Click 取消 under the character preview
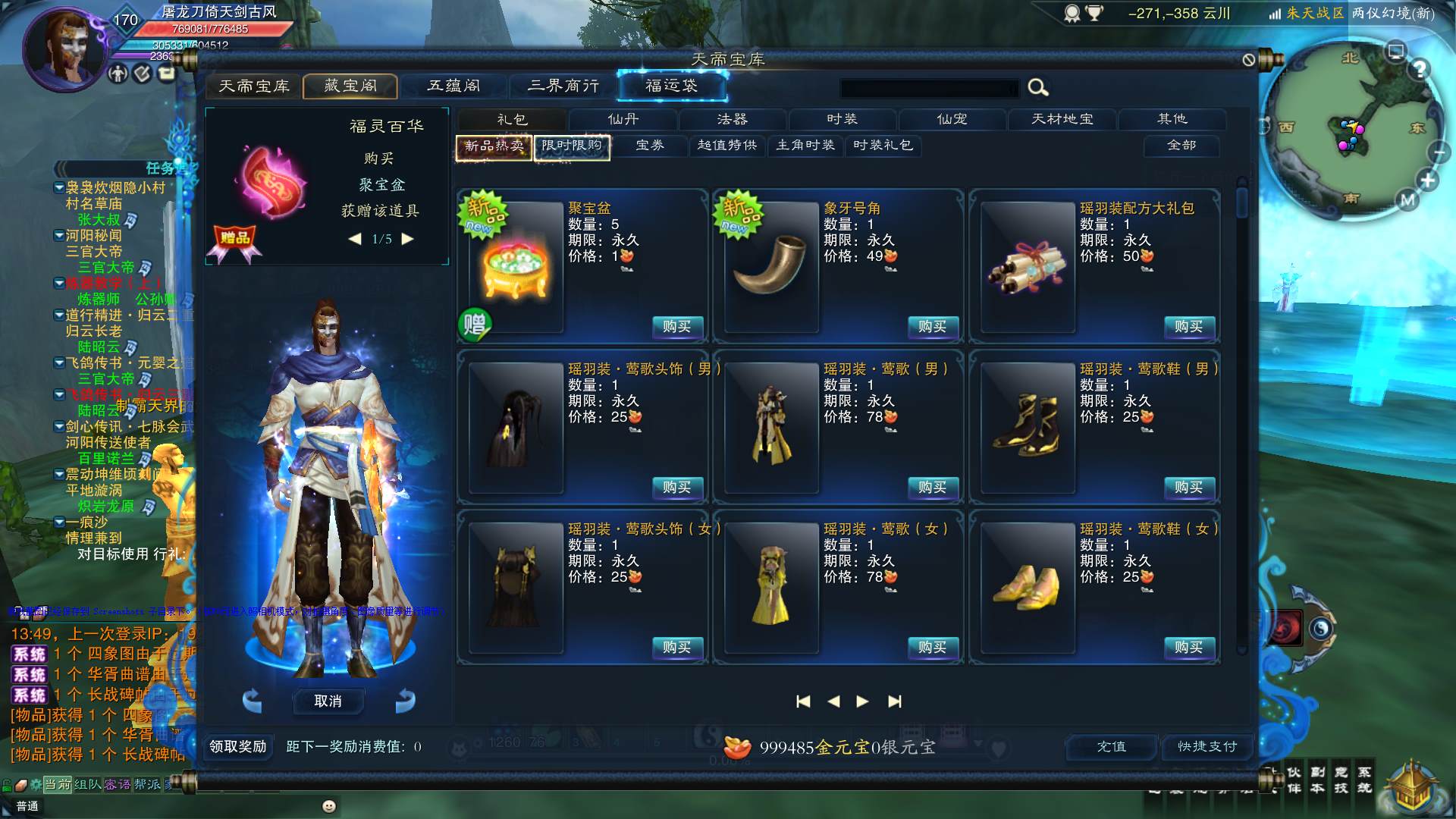 point(328,701)
